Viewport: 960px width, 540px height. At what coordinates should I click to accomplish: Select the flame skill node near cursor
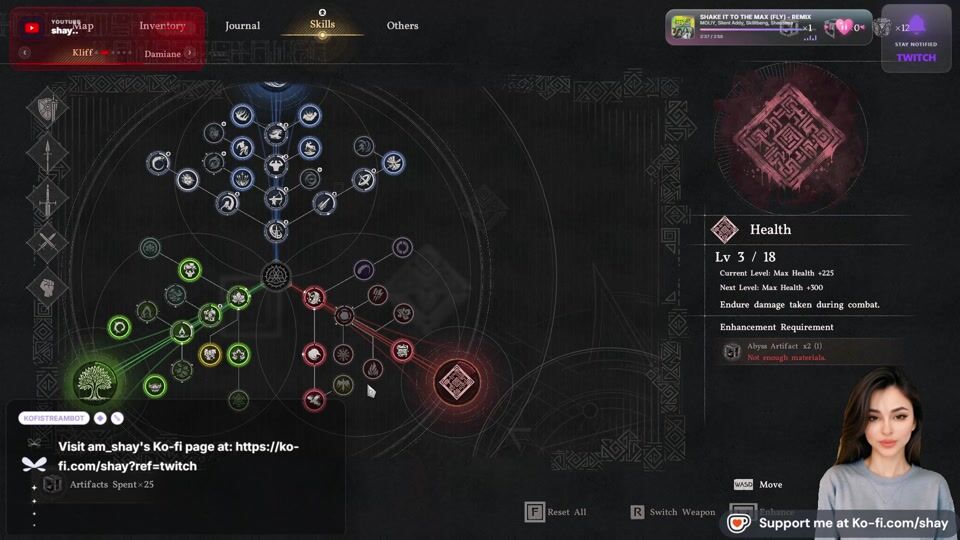[372, 369]
